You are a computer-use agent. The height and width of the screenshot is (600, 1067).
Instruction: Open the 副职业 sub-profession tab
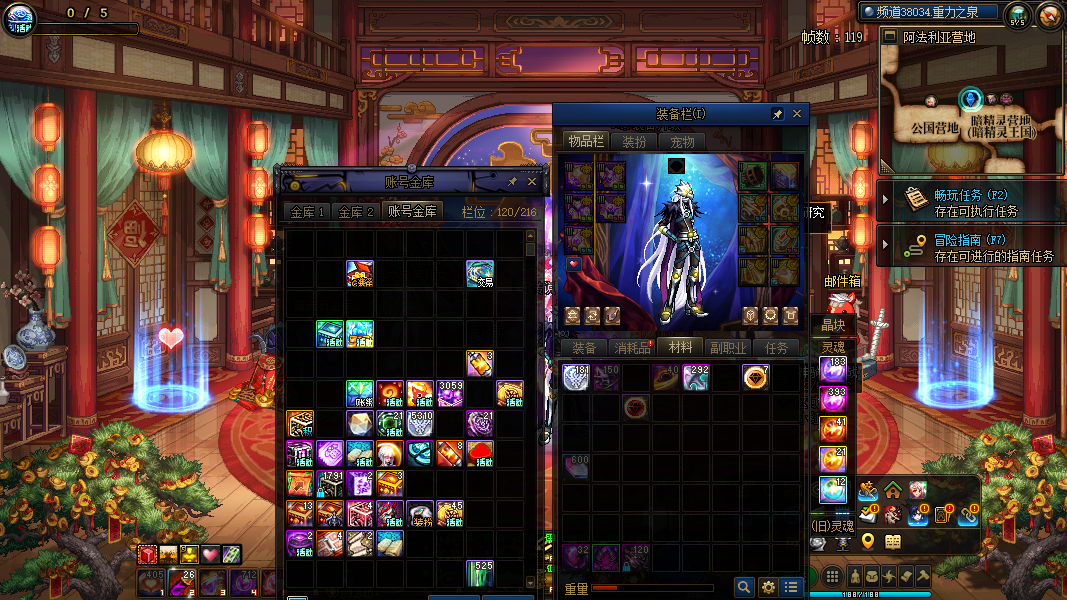(728, 348)
